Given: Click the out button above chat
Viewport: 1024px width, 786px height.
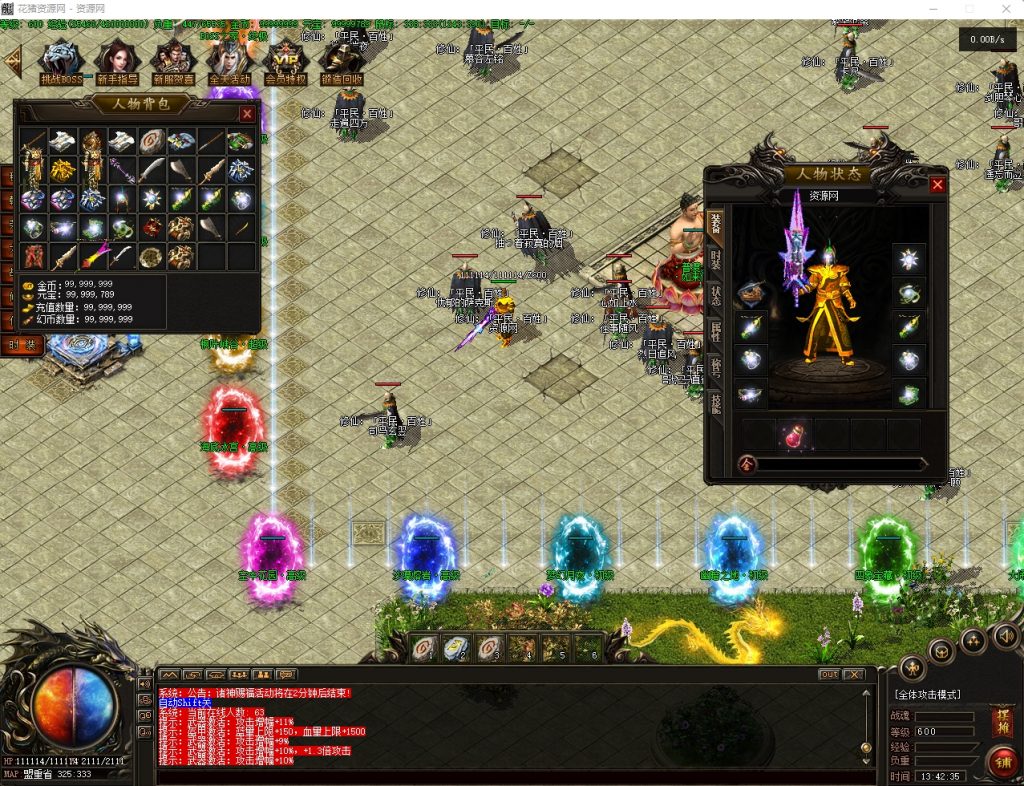Looking at the screenshot, I should point(829,675).
